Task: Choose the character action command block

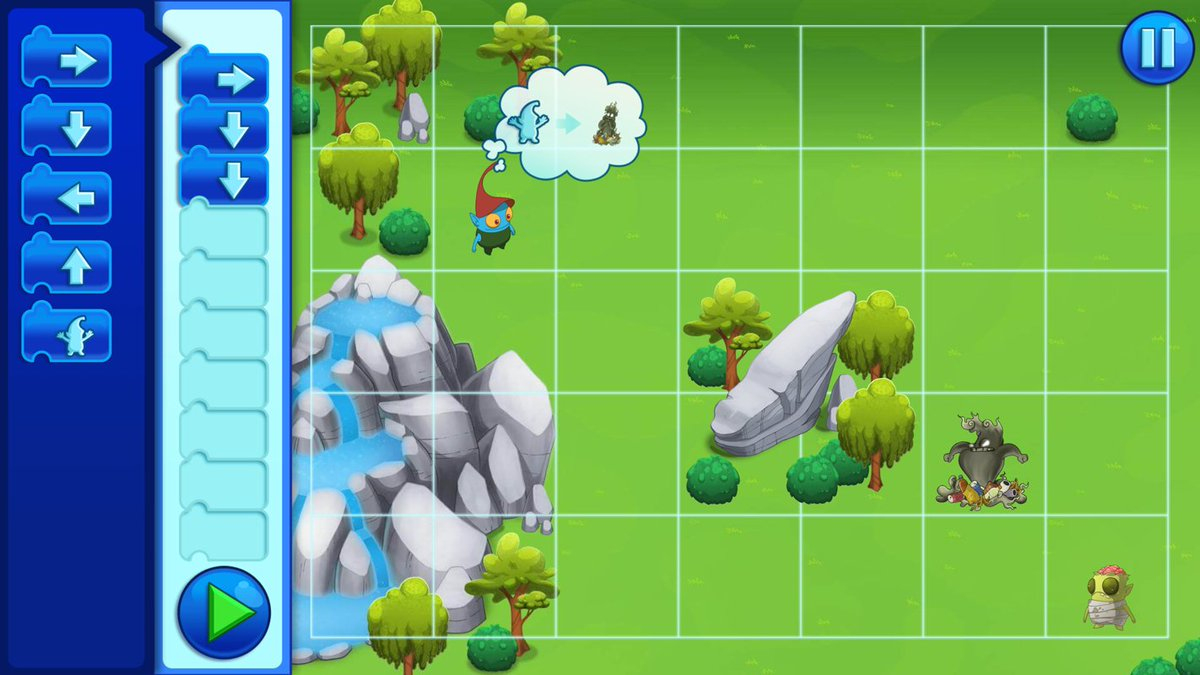Action: click(x=67, y=335)
